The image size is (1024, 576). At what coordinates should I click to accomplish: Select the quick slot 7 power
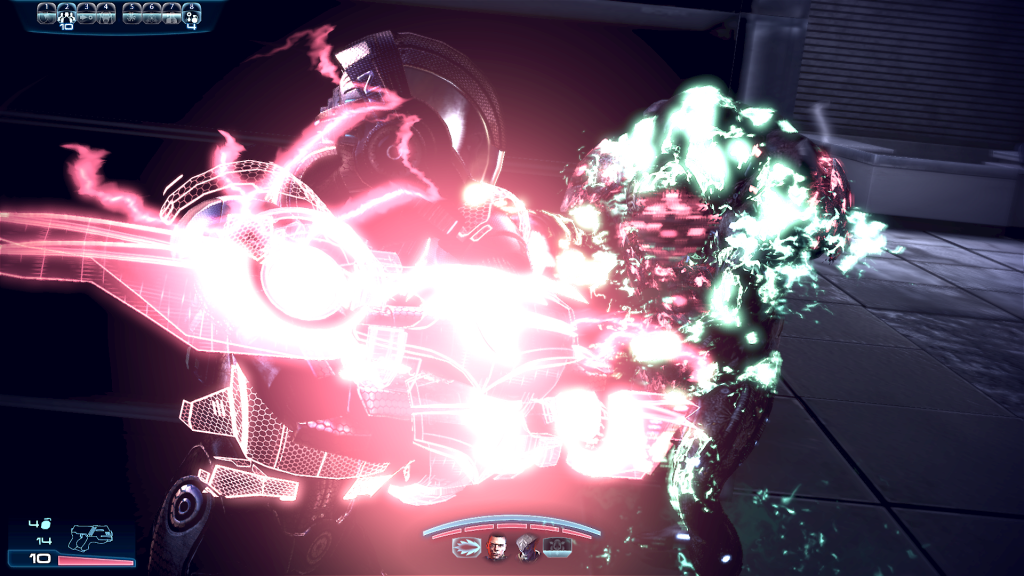pos(172,13)
